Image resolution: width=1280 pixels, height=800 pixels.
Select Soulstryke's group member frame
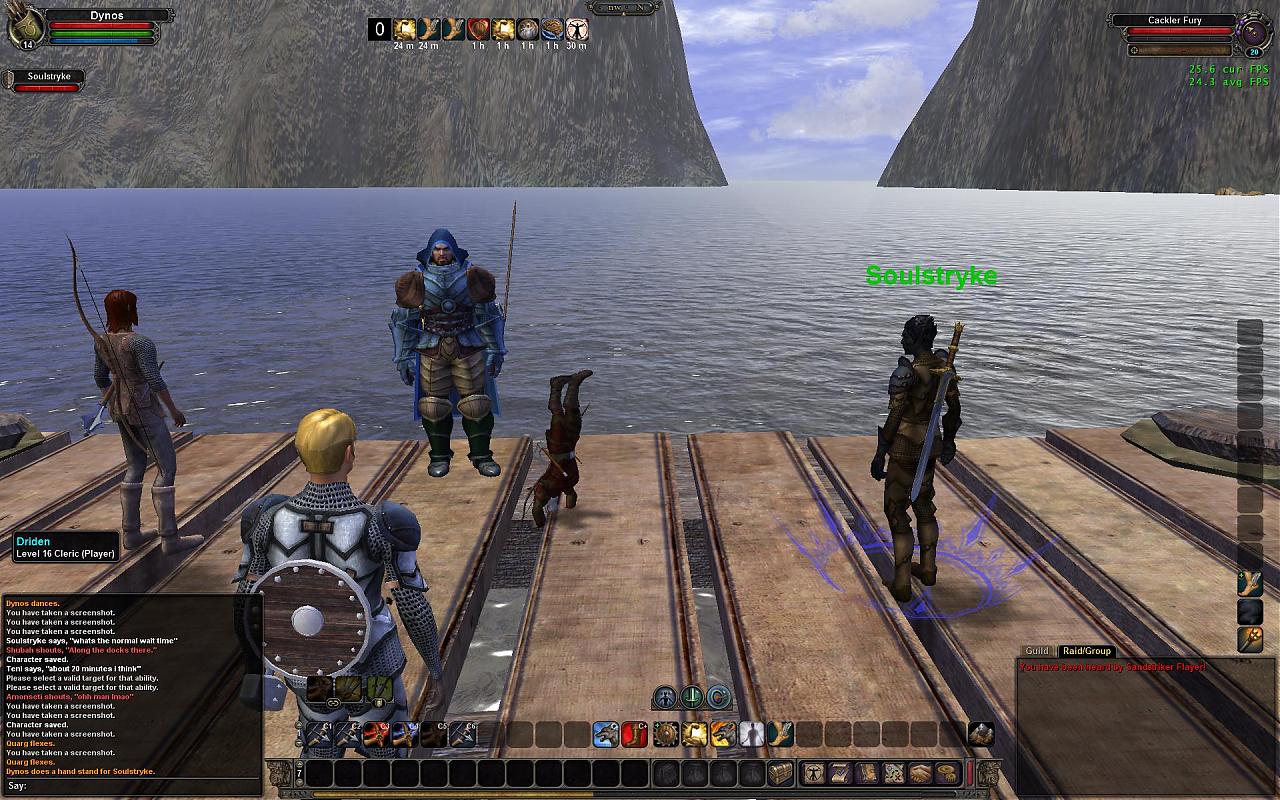(x=42, y=81)
